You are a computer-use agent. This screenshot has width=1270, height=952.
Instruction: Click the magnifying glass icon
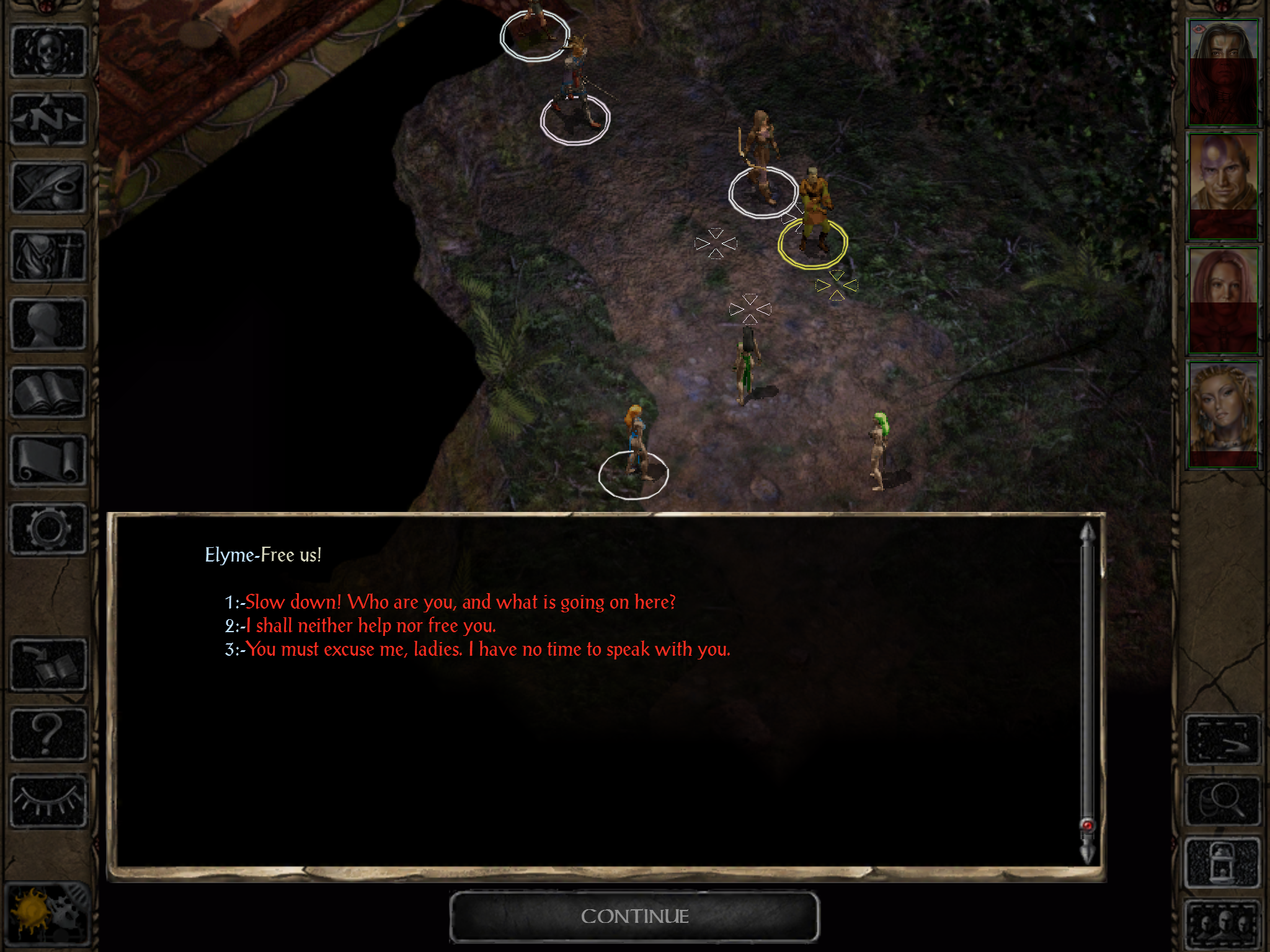tap(1222, 801)
